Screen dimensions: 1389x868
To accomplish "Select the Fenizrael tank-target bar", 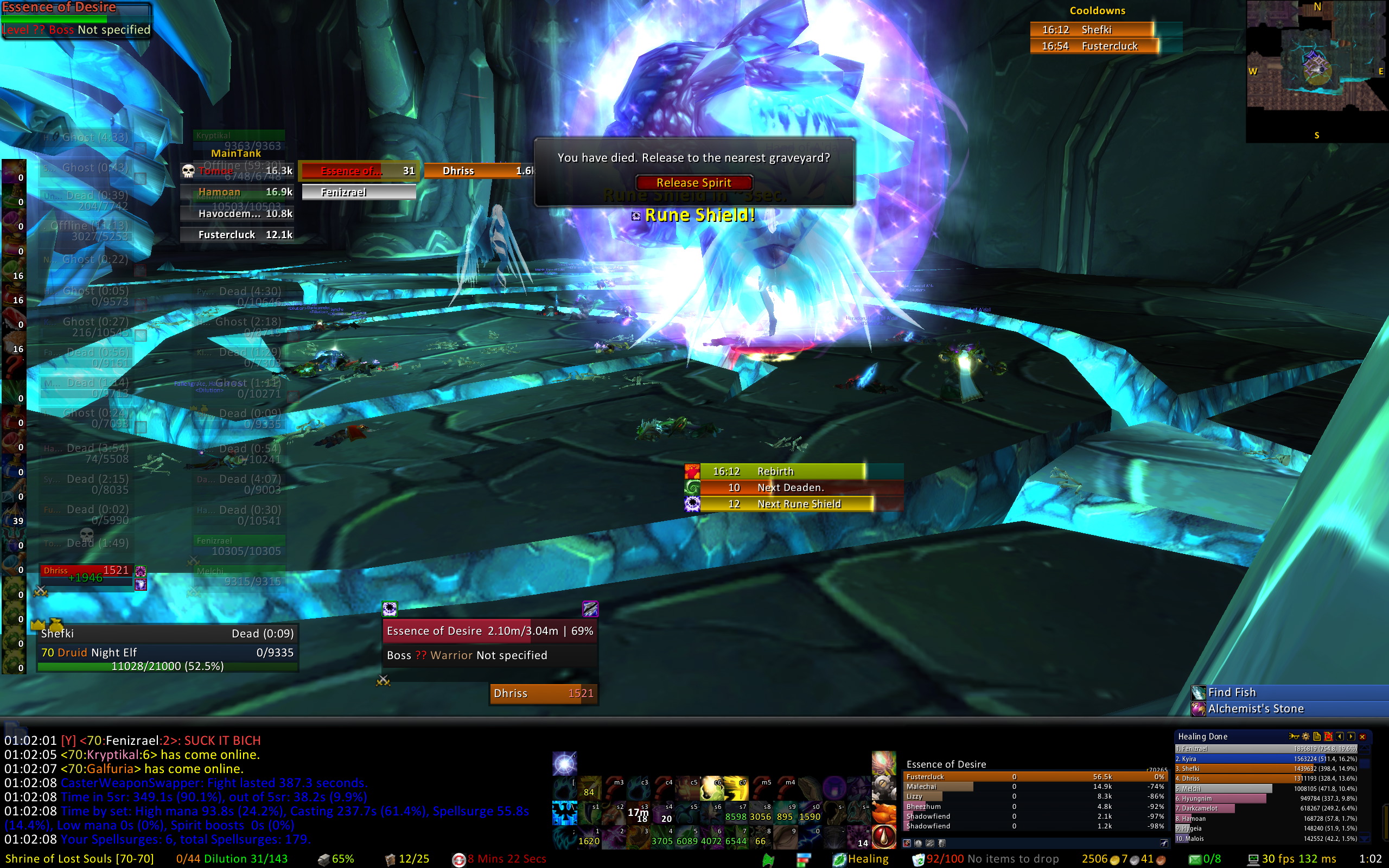I will tap(359, 192).
